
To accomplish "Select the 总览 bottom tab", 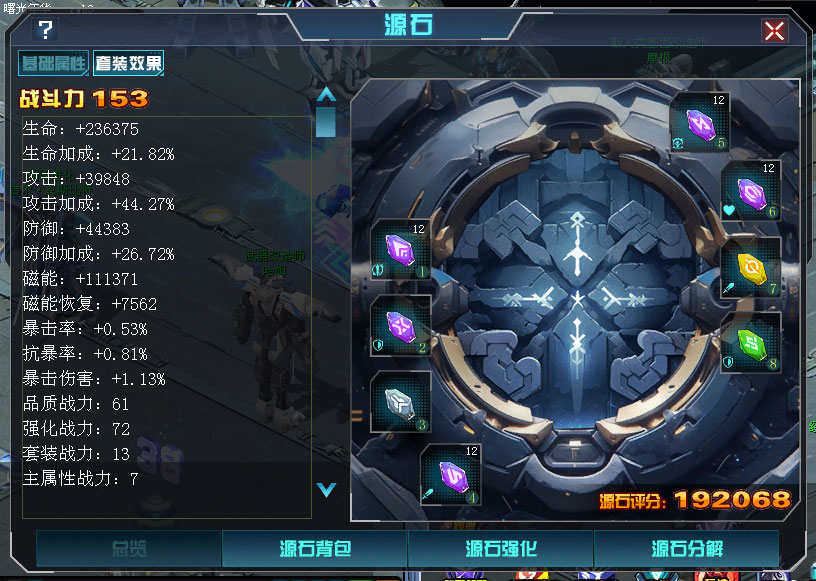I will tap(129, 549).
